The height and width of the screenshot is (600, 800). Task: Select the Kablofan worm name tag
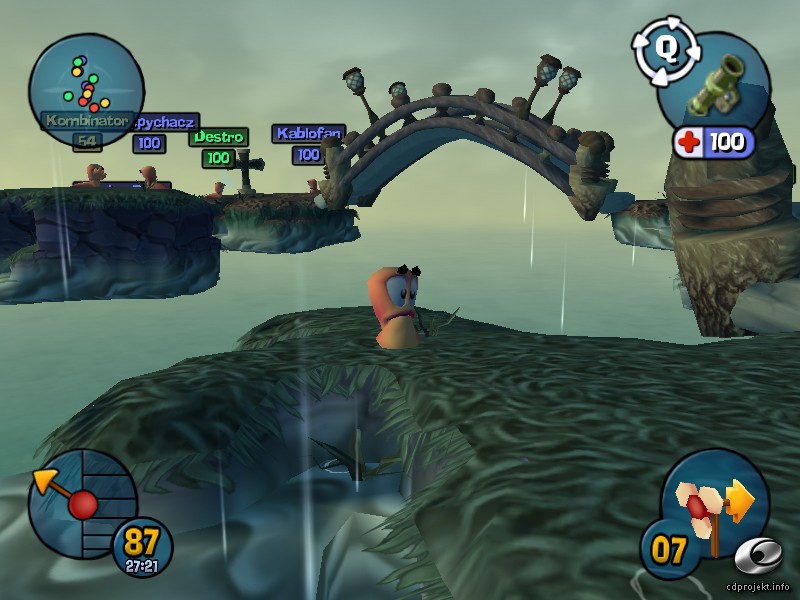[x=308, y=133]
